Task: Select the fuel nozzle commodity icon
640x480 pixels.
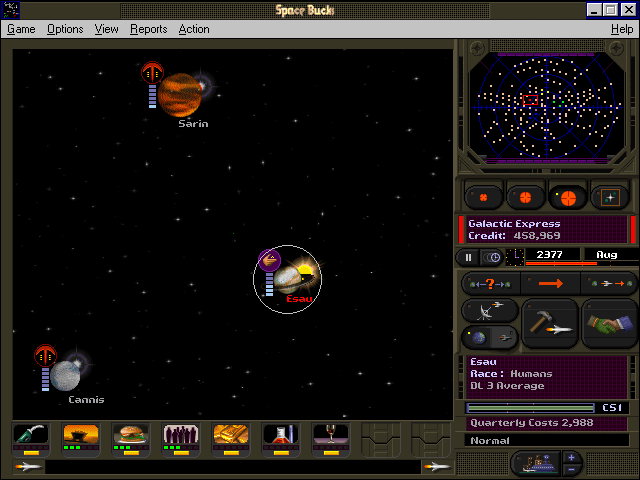Action: click(x=31, y=436)
